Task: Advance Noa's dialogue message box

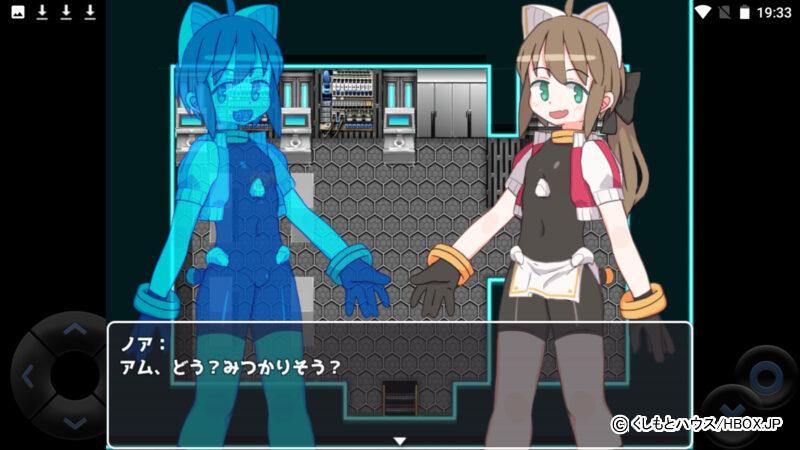Action: pyautogui.click(x=399, y=382)
